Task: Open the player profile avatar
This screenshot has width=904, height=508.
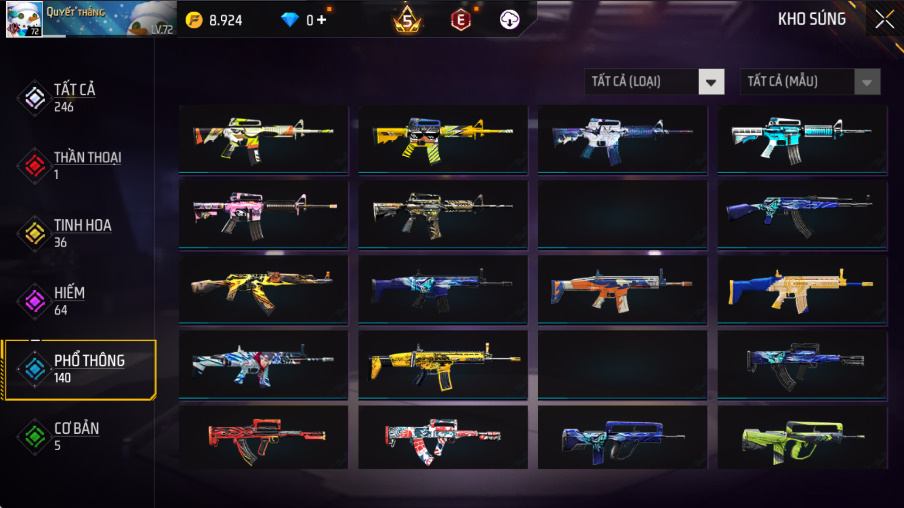Action: 24,19
